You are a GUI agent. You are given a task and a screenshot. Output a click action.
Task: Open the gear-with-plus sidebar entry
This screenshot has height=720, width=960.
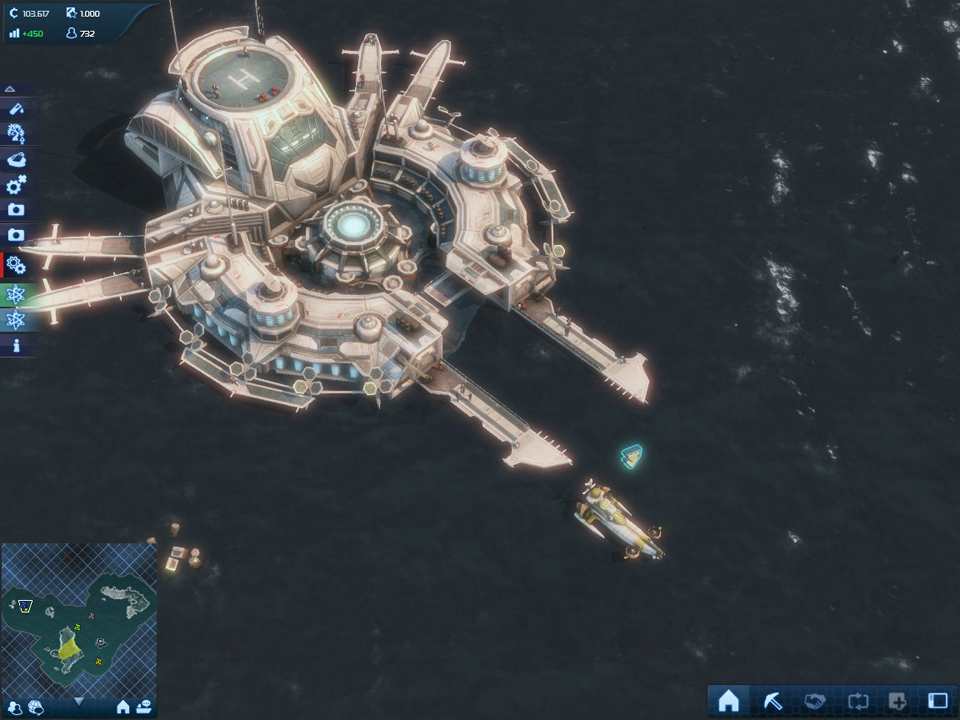[x=16, y=185]
